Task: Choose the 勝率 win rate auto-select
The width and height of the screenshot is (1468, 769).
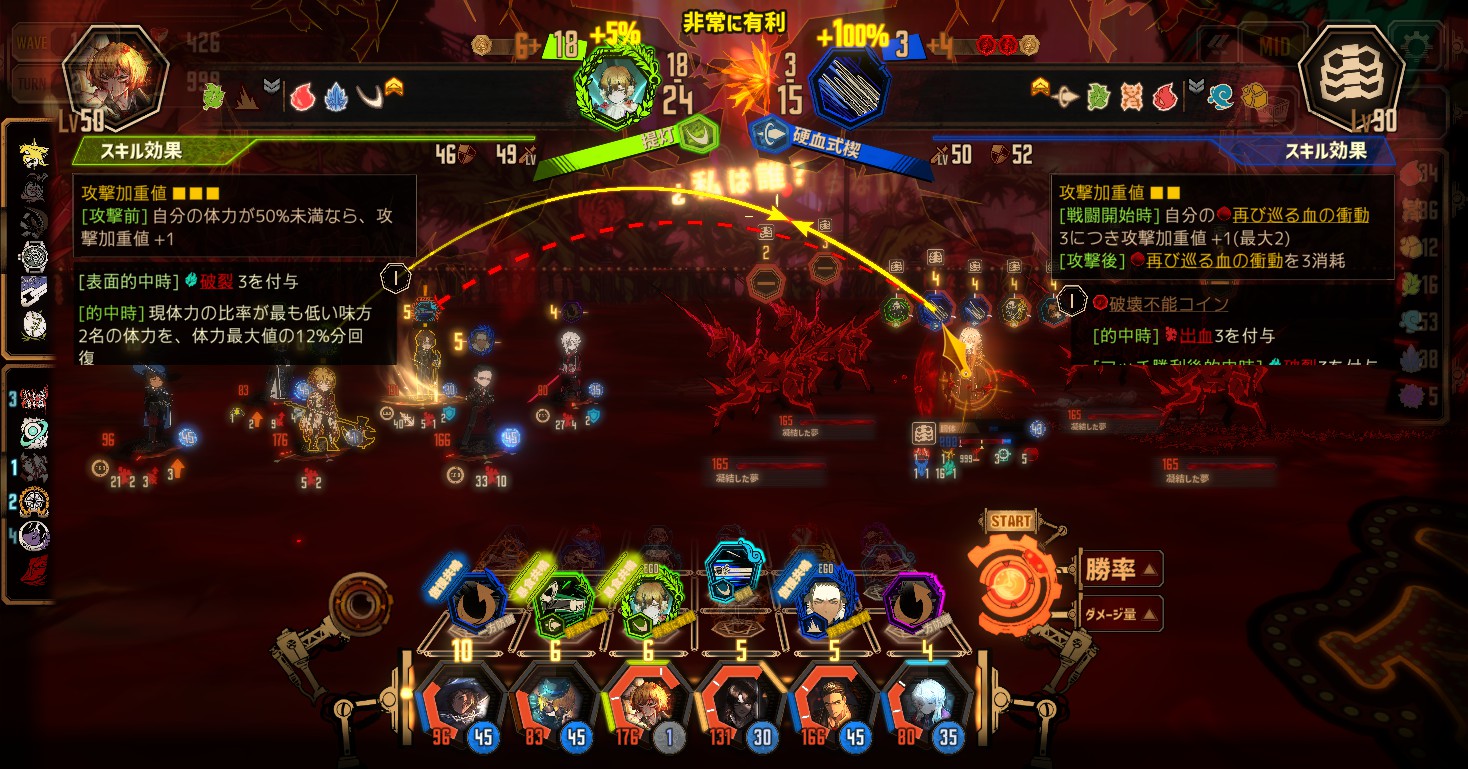Action: [1118, 570]
